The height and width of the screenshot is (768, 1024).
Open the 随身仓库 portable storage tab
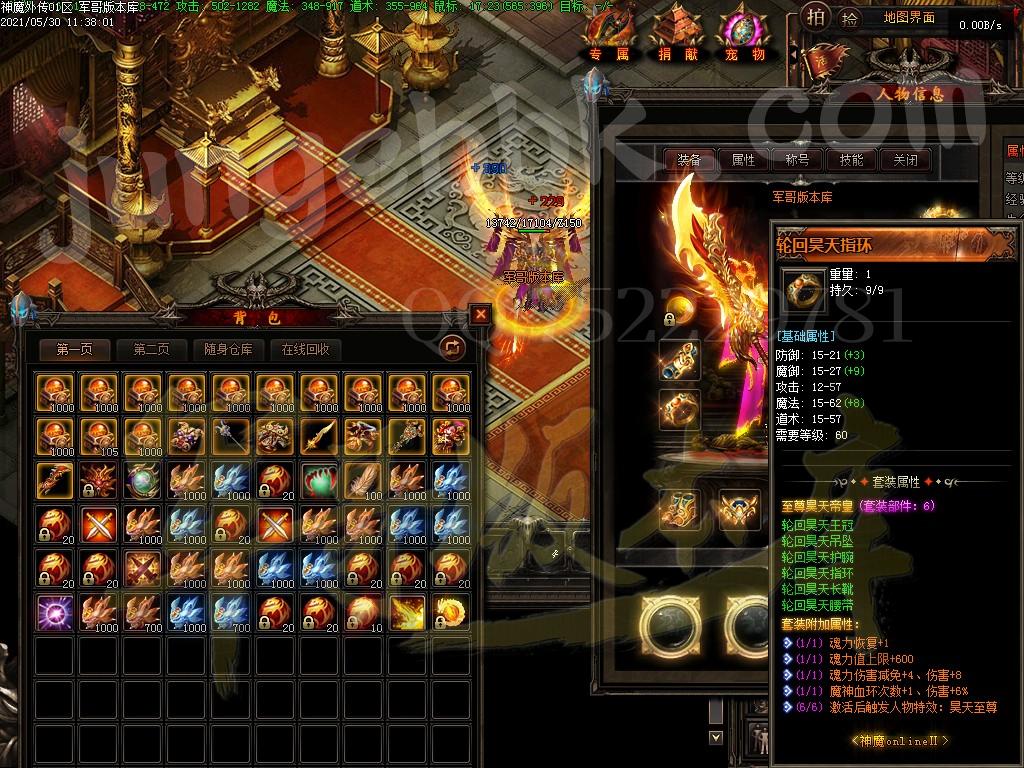point(228,349)
